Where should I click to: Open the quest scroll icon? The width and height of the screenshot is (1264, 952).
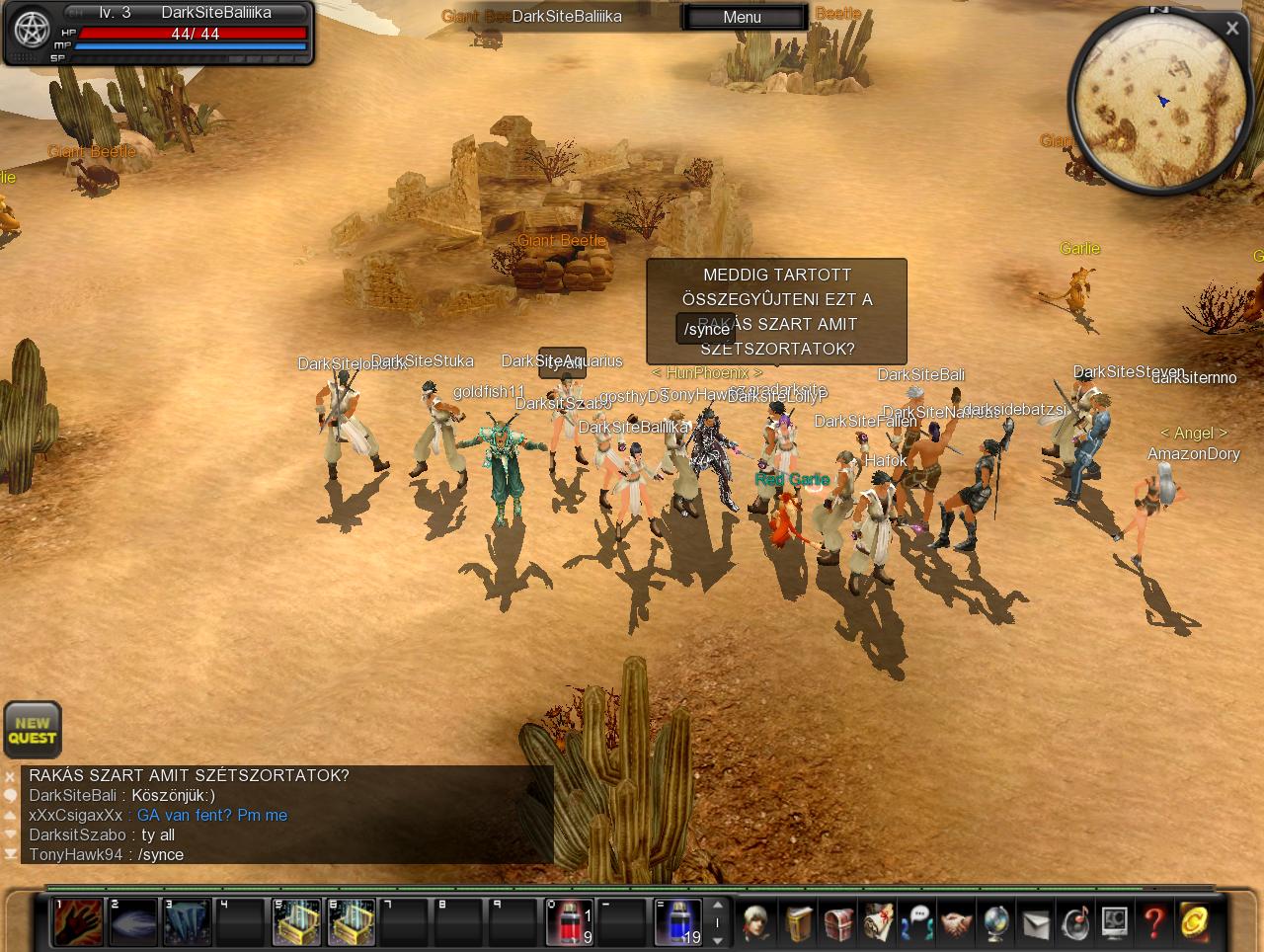[x=878, y=923]
